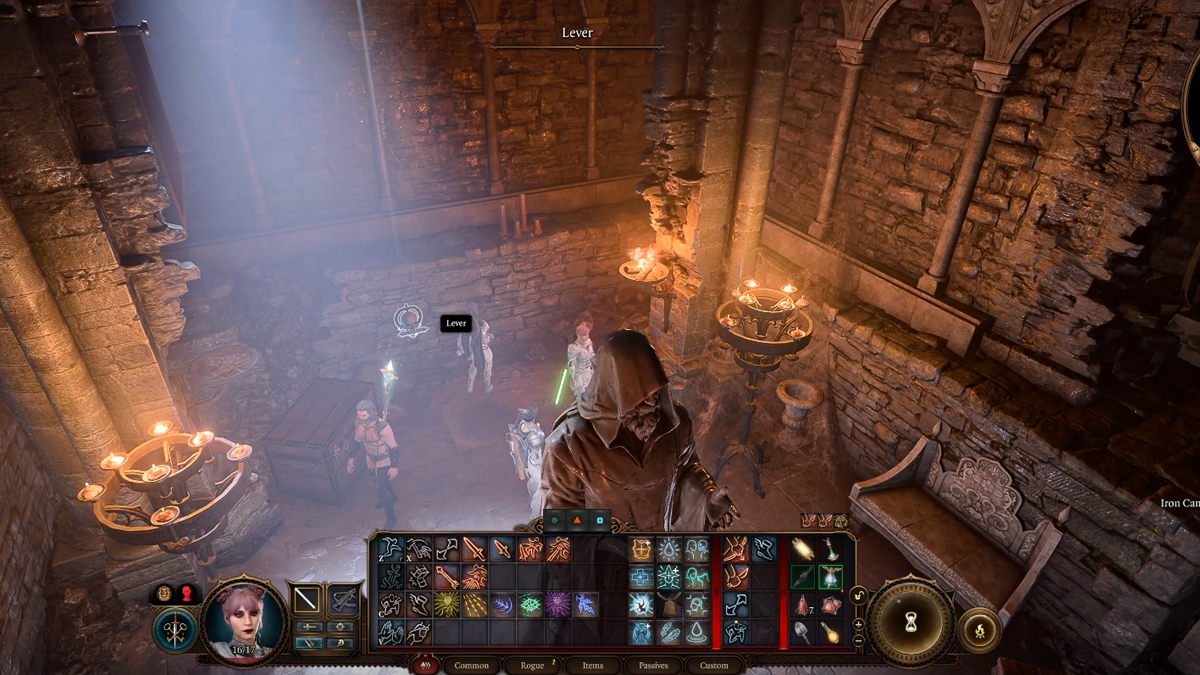The image size is (1200, 675).
Task: Switch to the Common hotbar tab
Action: pos(471,665)
